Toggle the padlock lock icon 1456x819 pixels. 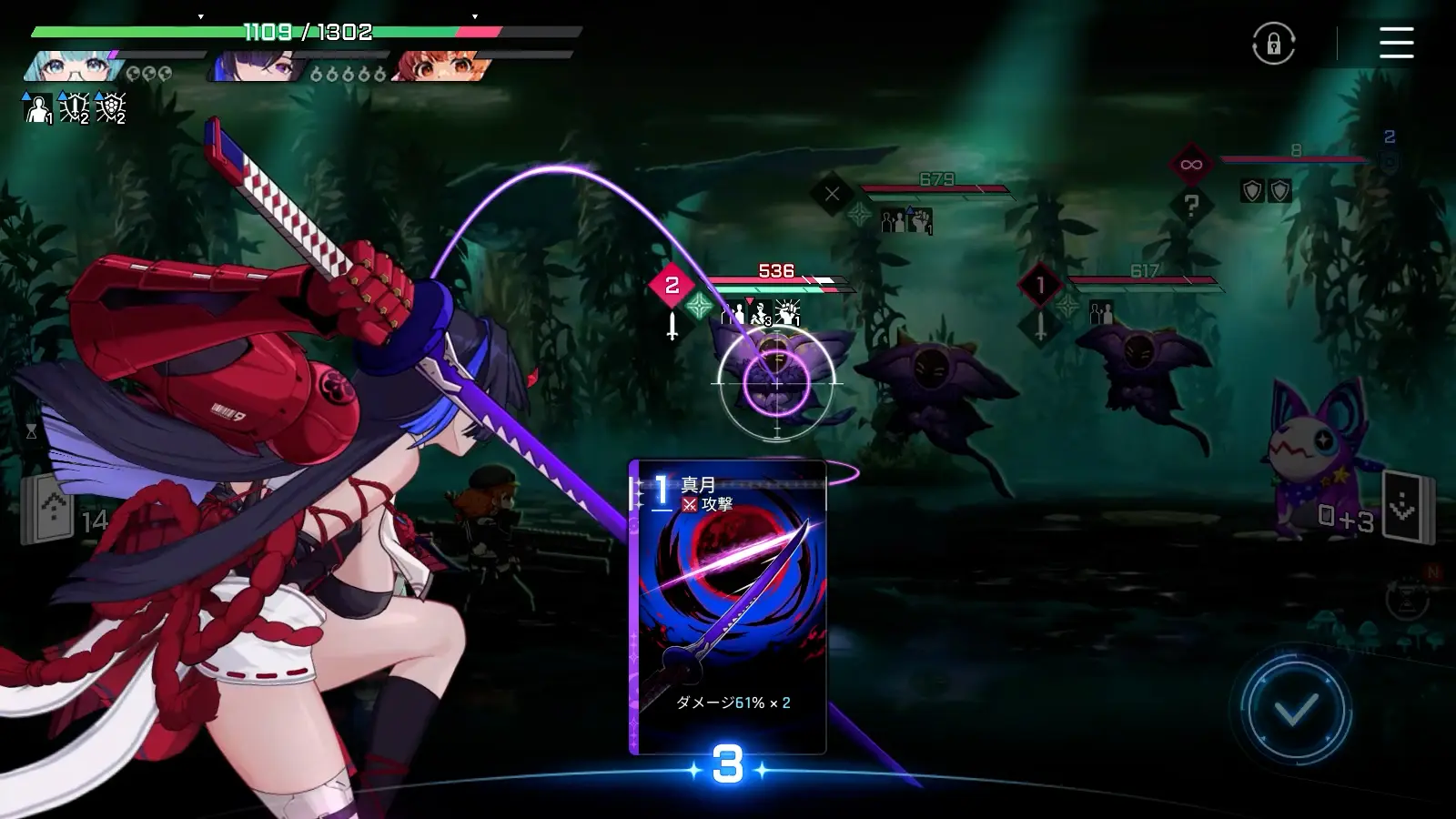(1273, 43)
